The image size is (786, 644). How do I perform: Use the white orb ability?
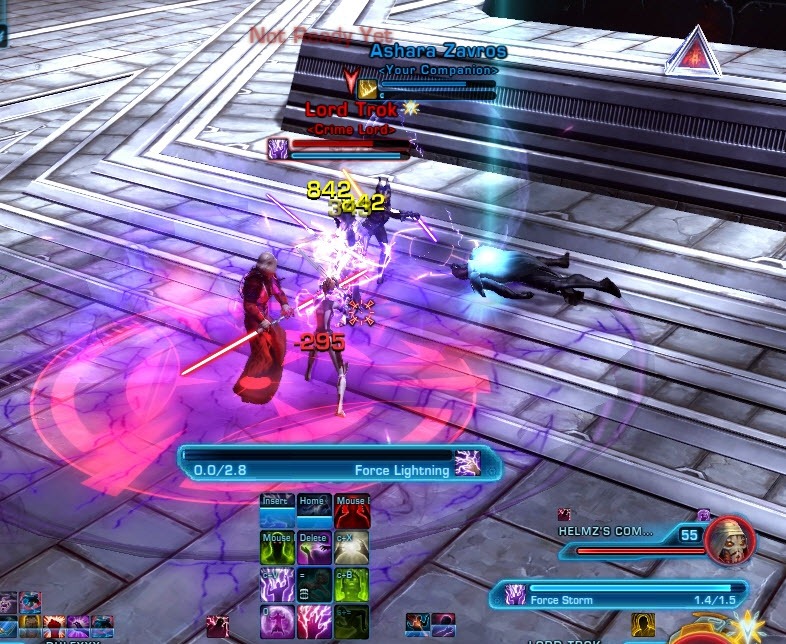[x=351, y=548]
